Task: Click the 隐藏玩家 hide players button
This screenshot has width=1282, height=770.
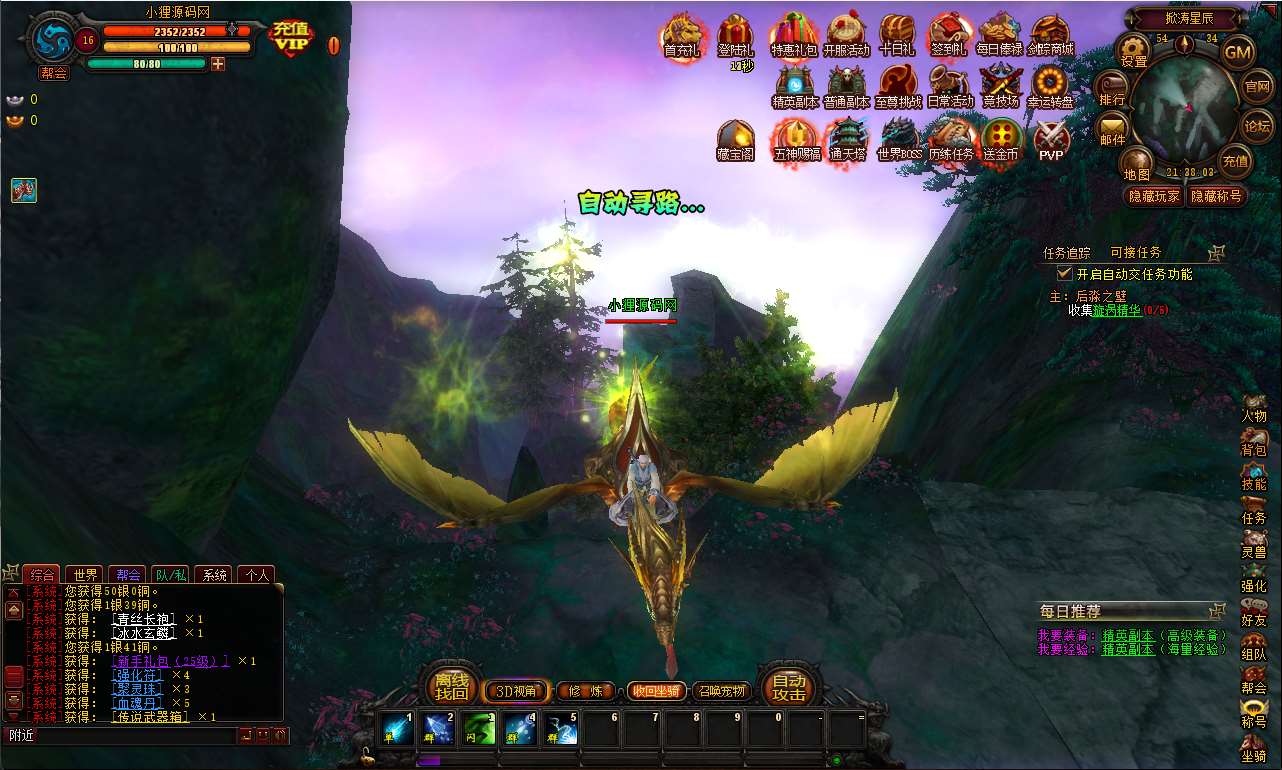Action: [1153, 196]
